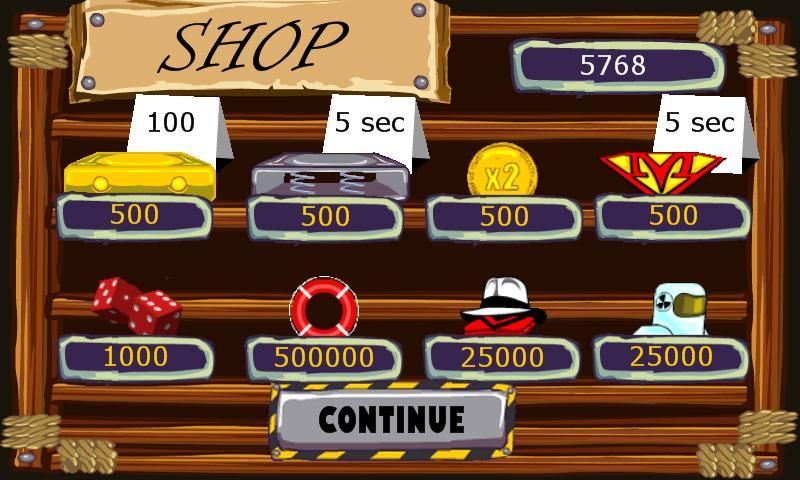Buy the red dice item
This screenshot has height=480, width=800.
[137, 305]
